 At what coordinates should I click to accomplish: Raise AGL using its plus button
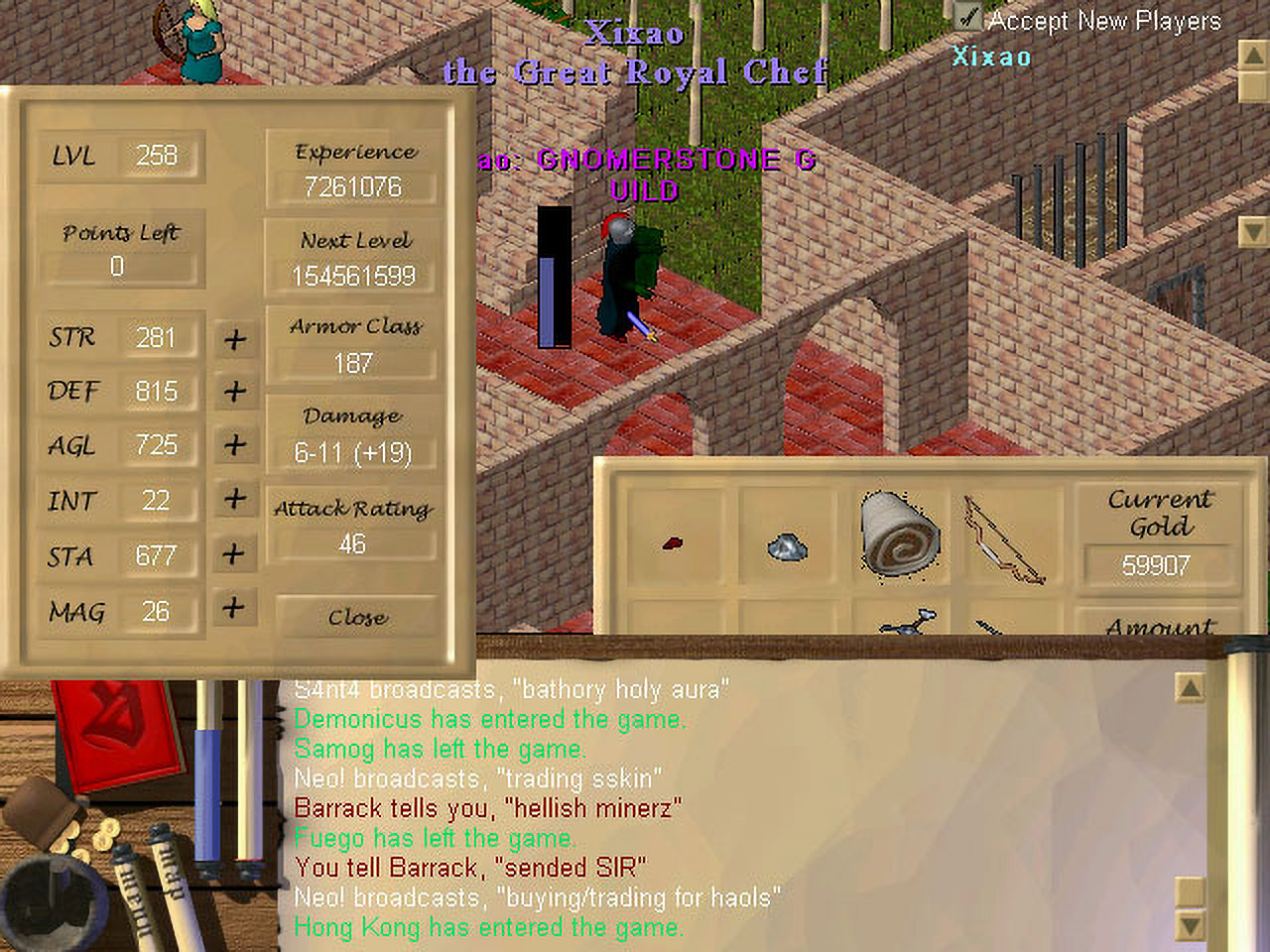234,444
